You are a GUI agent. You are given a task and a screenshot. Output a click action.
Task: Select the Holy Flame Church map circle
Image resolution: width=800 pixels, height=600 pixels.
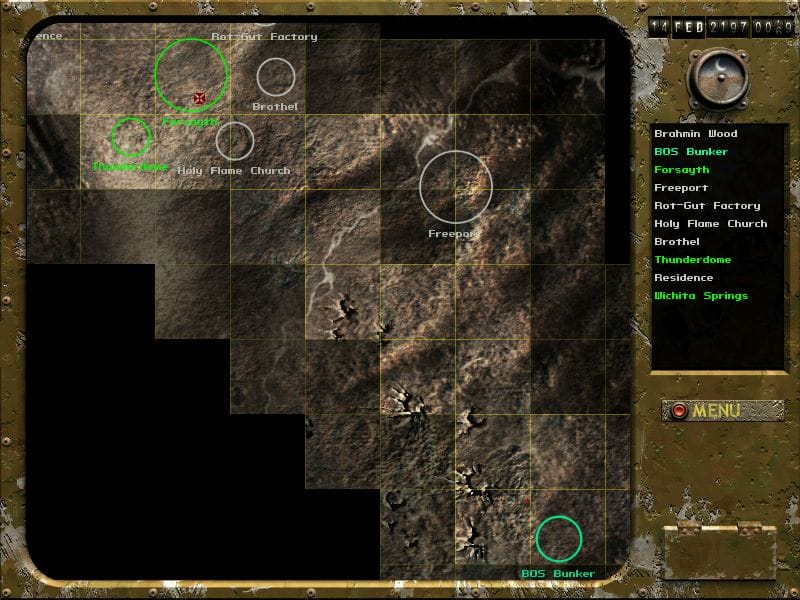click(x=235, y=141)
